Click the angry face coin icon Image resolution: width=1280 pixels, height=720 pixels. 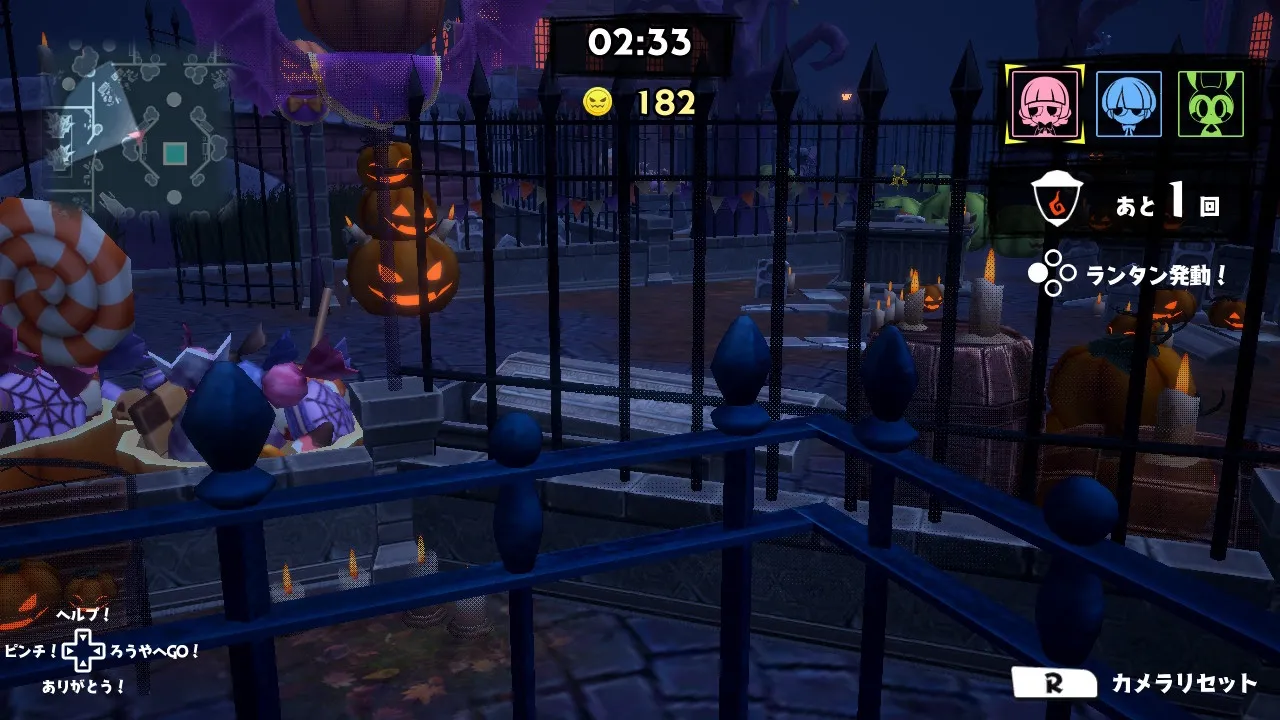click(597, 102)
